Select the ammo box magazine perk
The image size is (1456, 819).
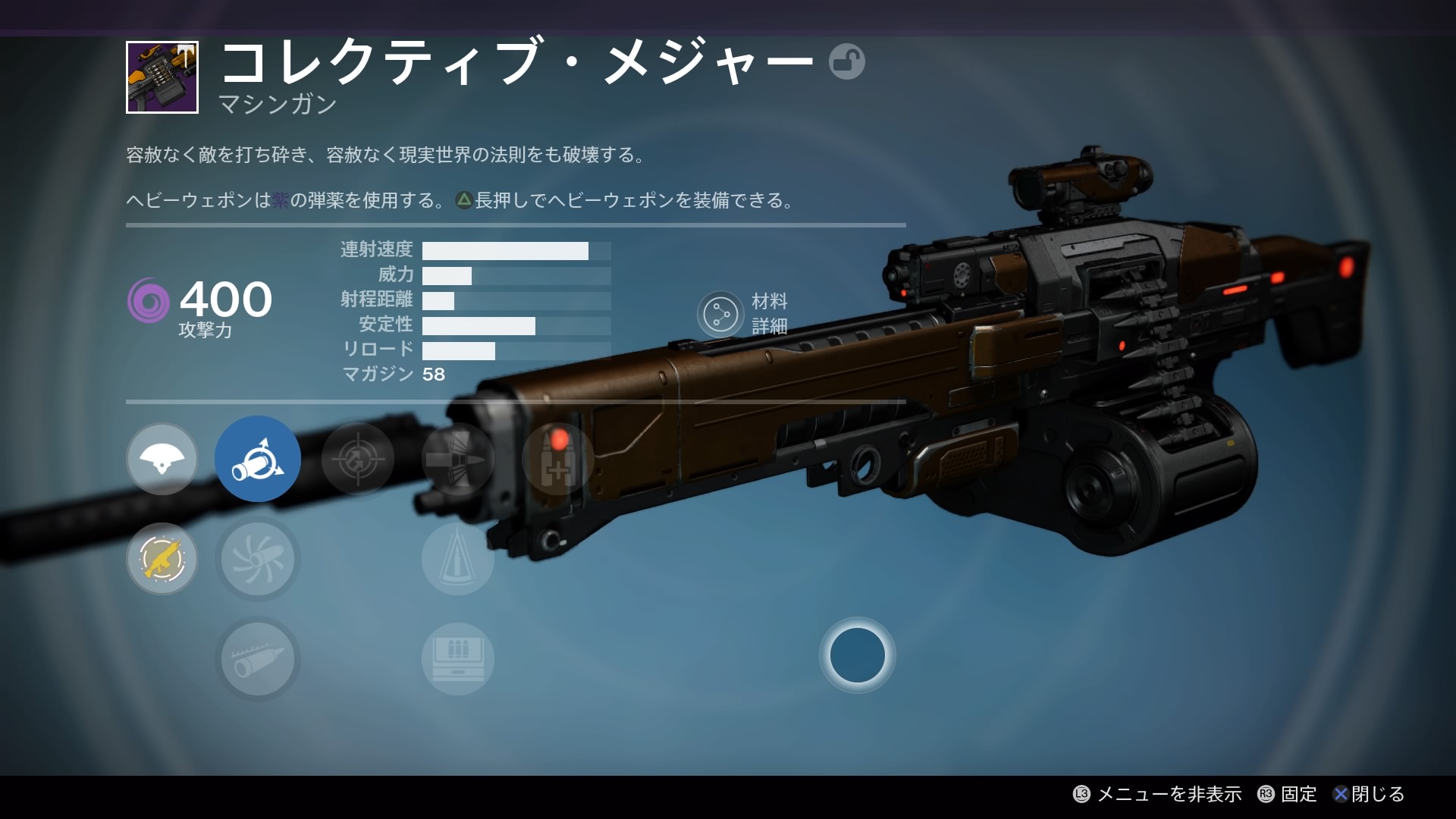457,659
